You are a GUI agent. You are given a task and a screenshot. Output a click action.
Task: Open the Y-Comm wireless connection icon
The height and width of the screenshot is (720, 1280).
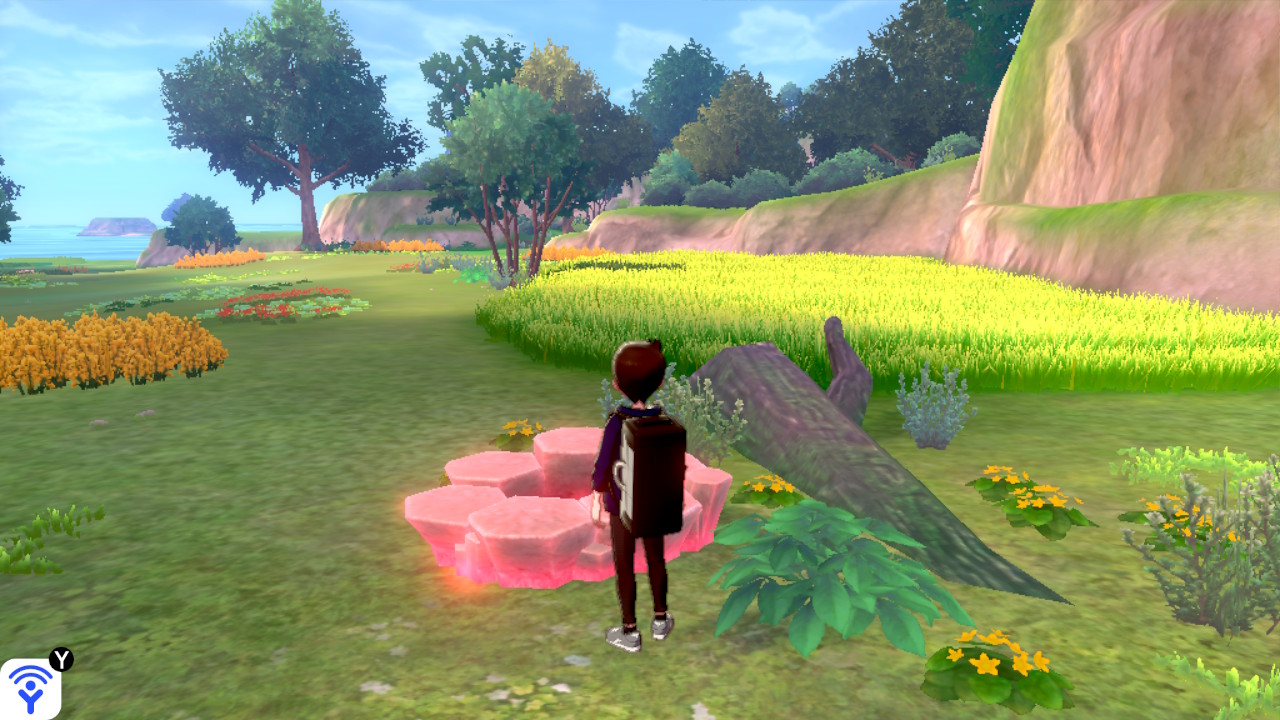click(30, 688)
